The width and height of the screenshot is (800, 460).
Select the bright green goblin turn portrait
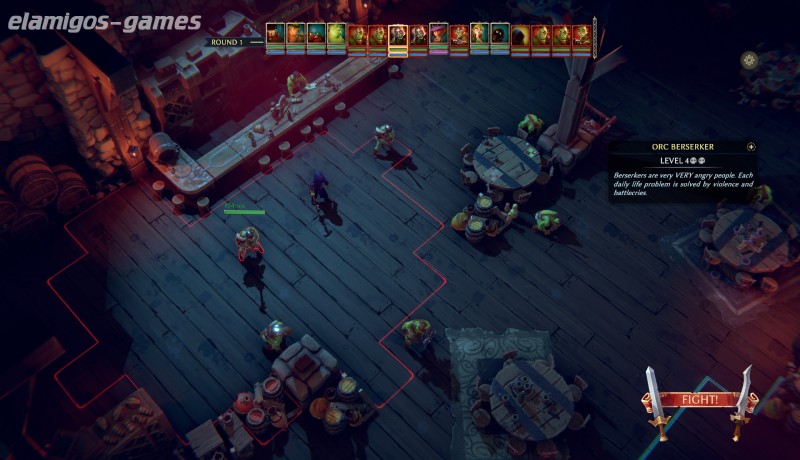click(x=336, y=37)
